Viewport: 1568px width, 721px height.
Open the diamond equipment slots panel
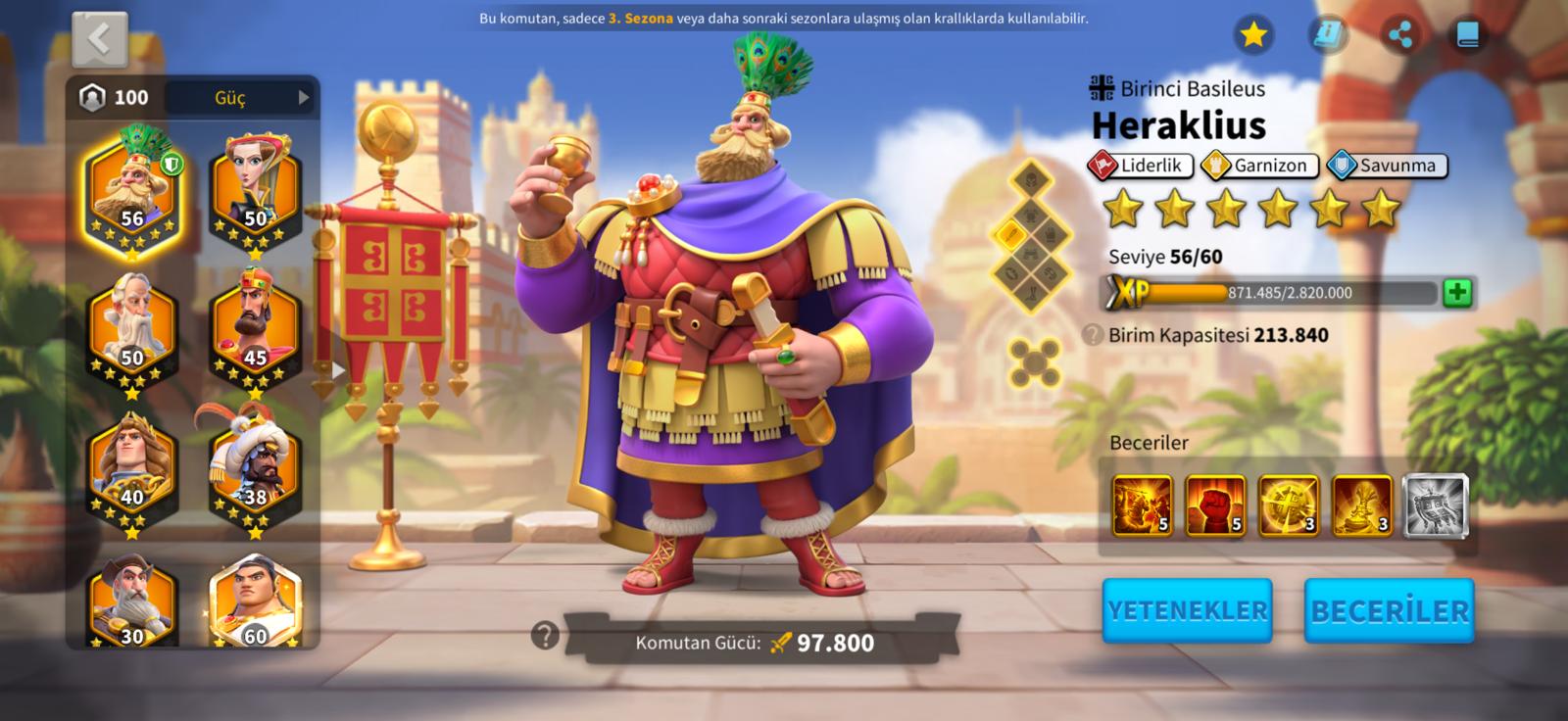click(1032, 235)
